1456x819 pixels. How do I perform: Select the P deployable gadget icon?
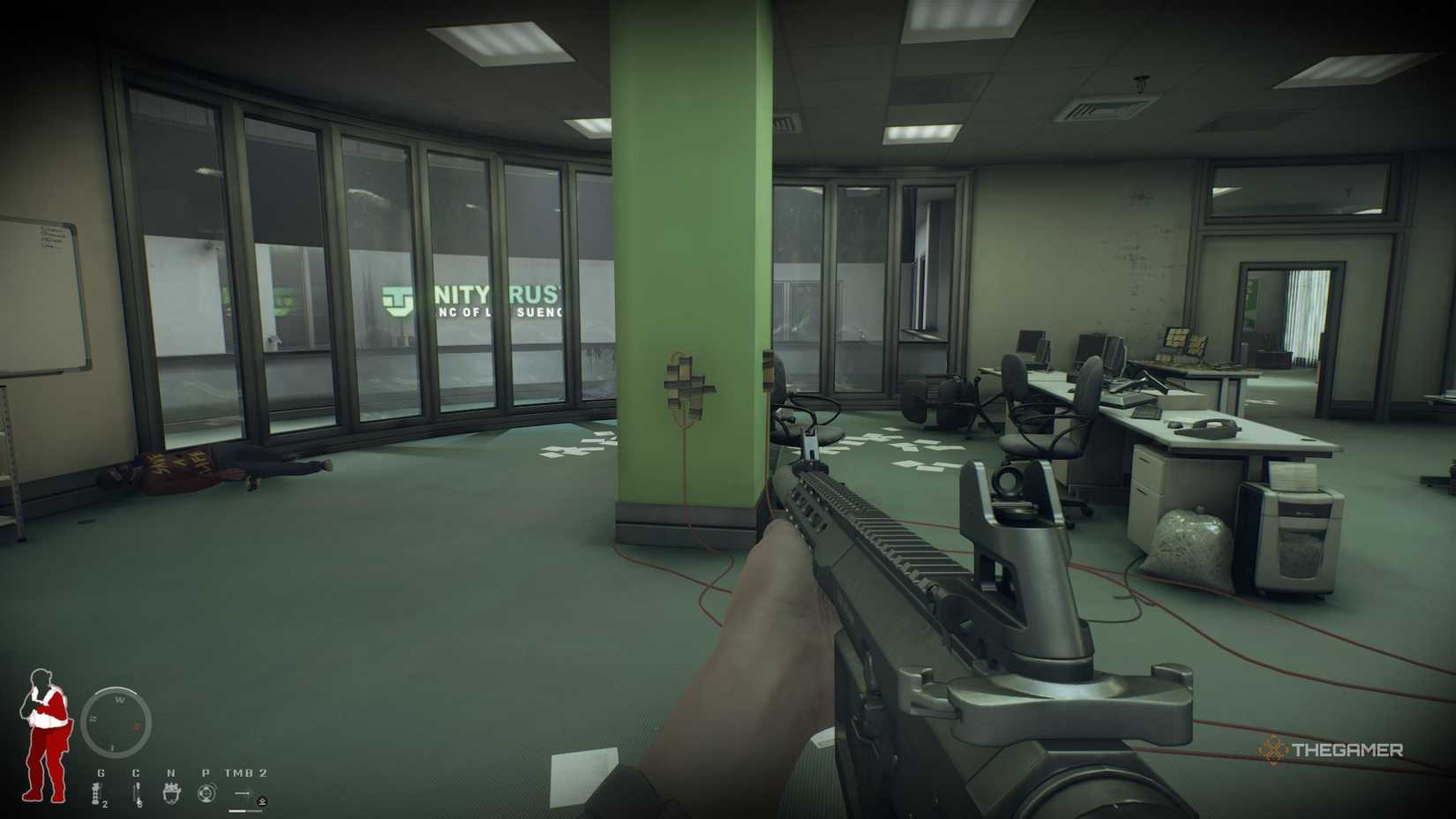[x=207, y=793]
